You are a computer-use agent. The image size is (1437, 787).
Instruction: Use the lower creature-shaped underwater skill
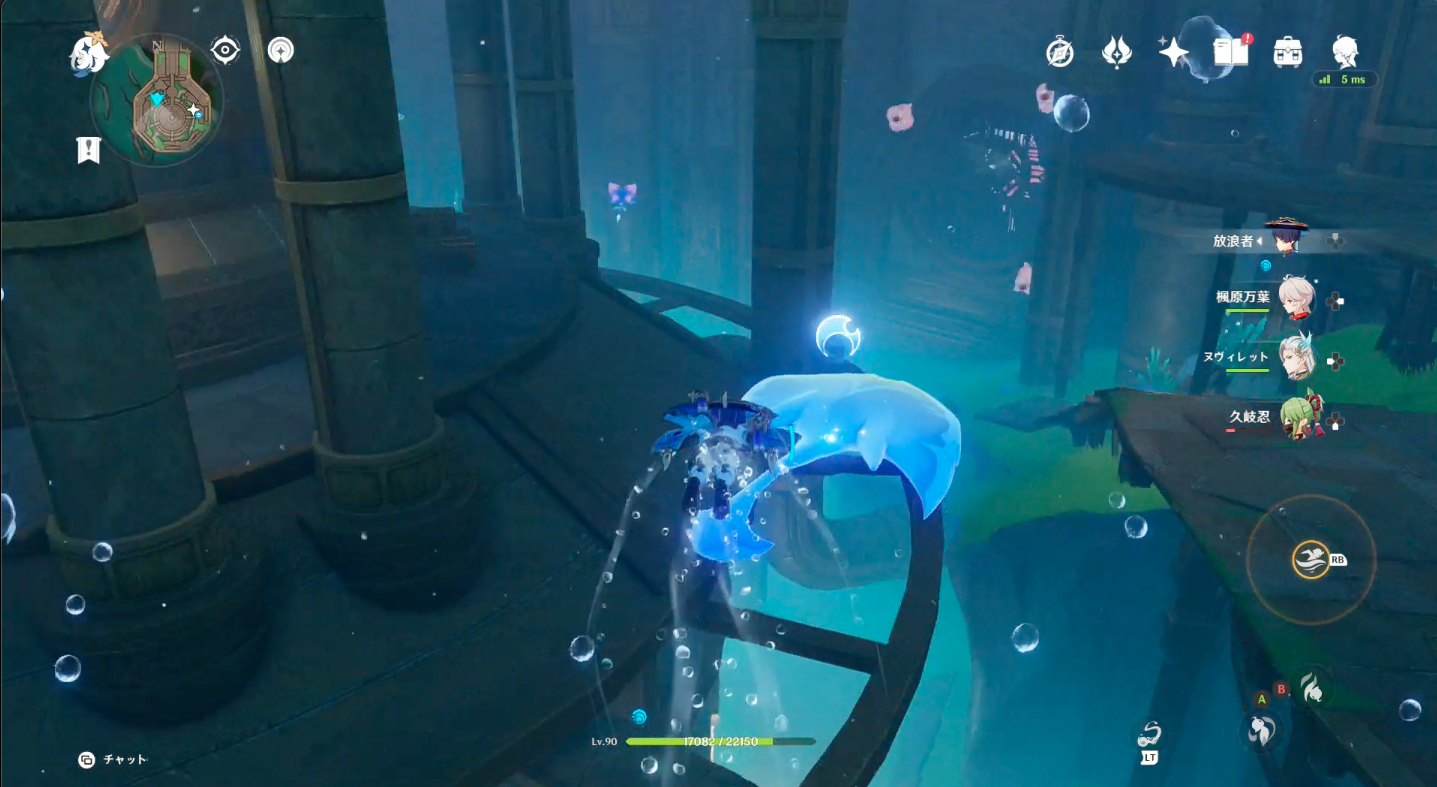click(1261, 729)
